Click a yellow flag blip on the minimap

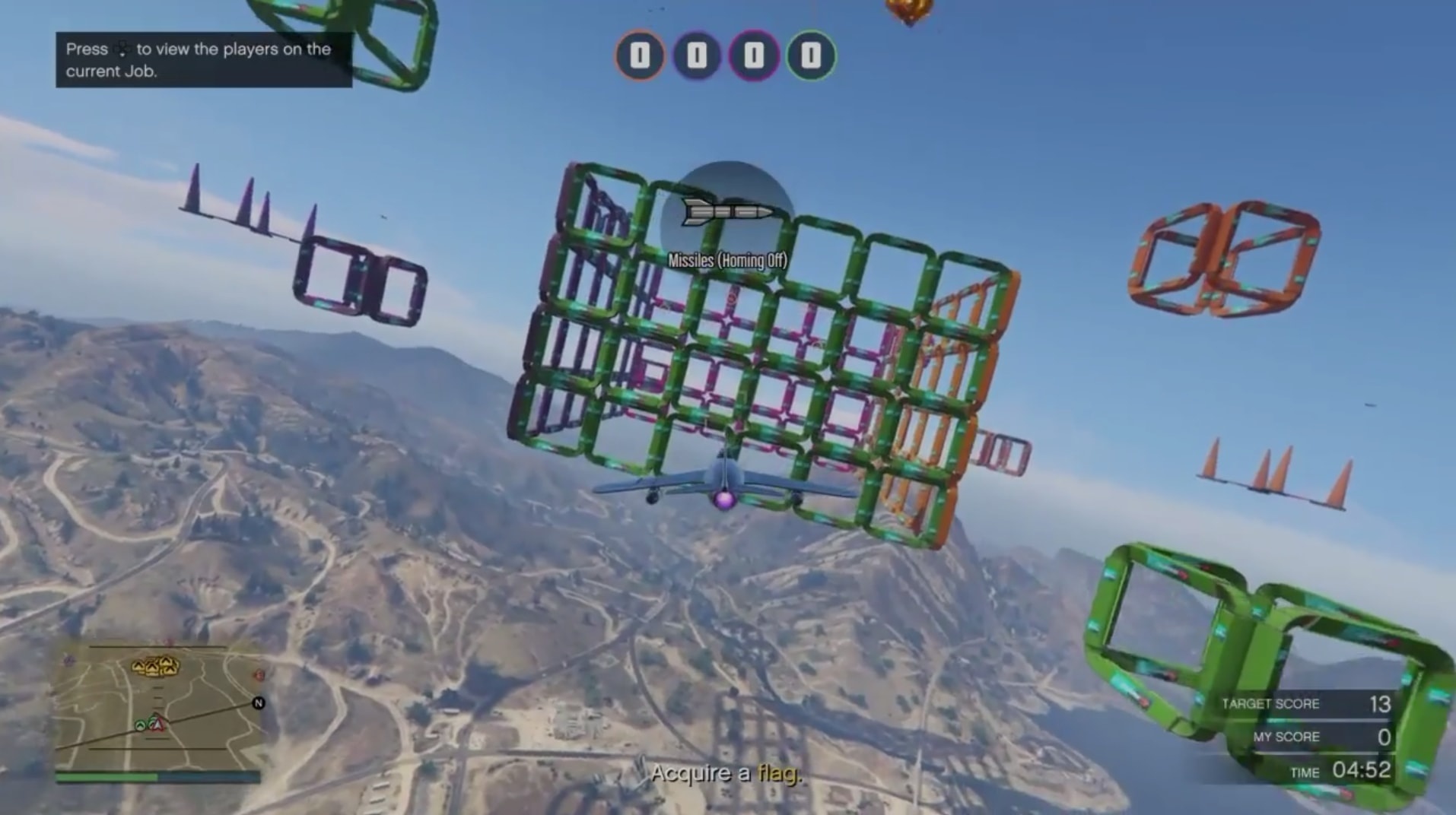pos(154,667)
